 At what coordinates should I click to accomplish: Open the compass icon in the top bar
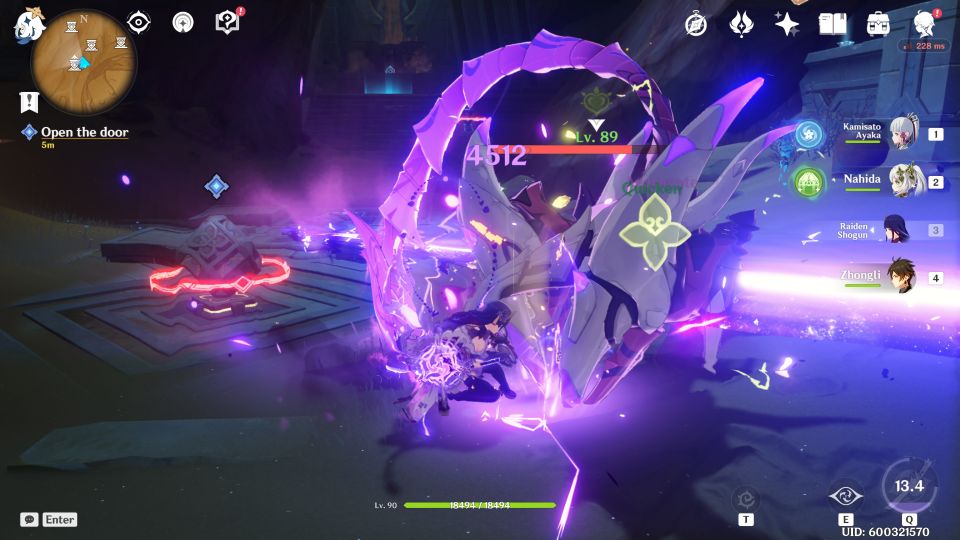696,25
